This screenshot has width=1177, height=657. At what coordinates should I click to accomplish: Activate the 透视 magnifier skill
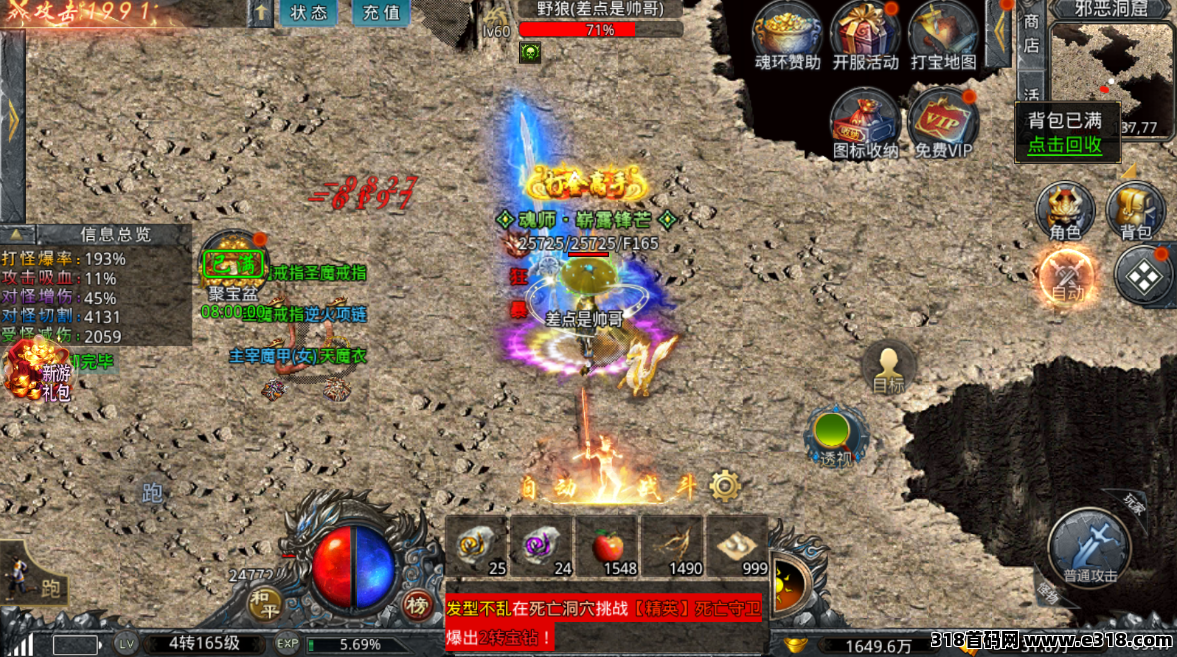834,435
